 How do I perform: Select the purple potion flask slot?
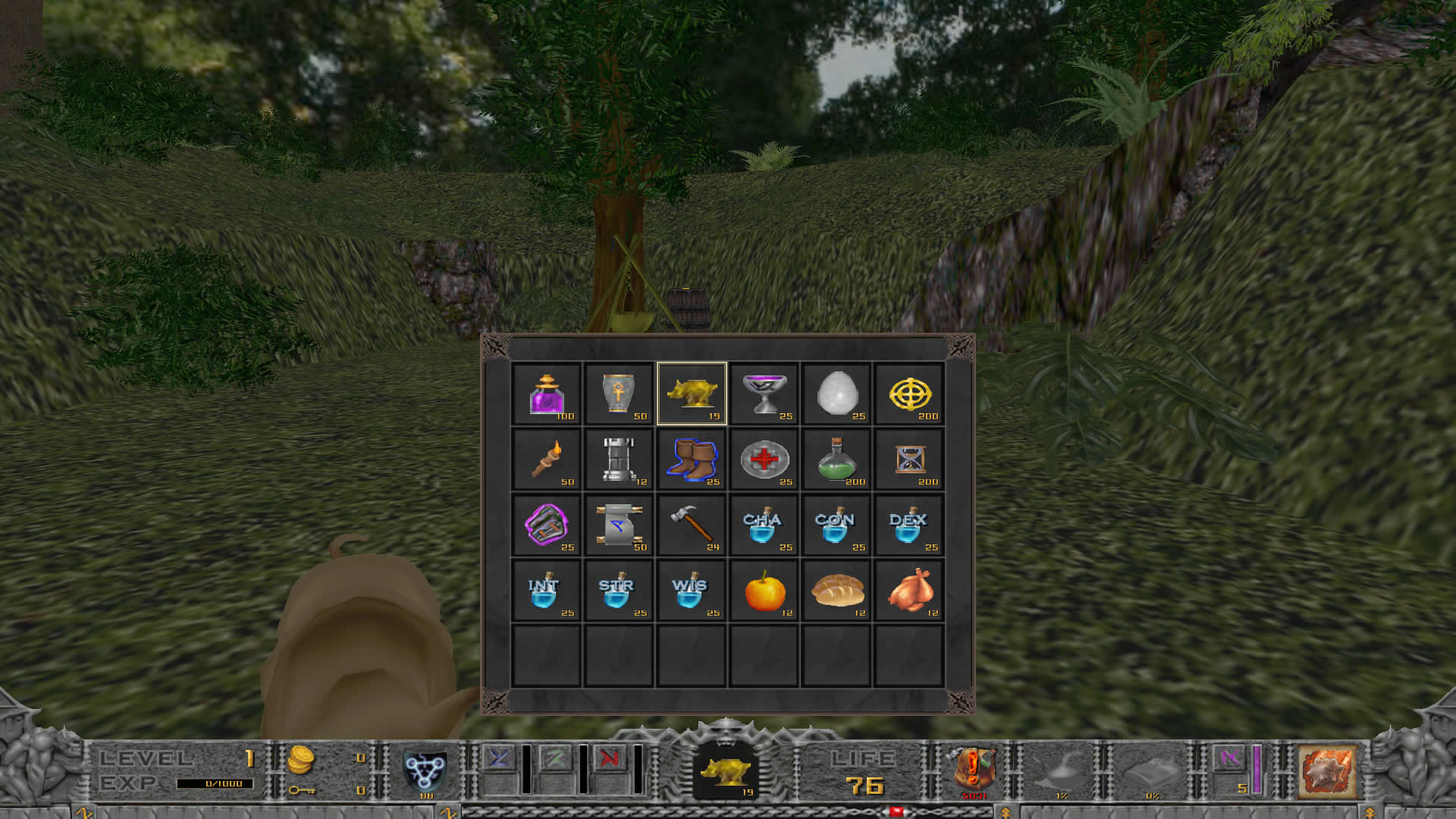click(x=546, y=394)
